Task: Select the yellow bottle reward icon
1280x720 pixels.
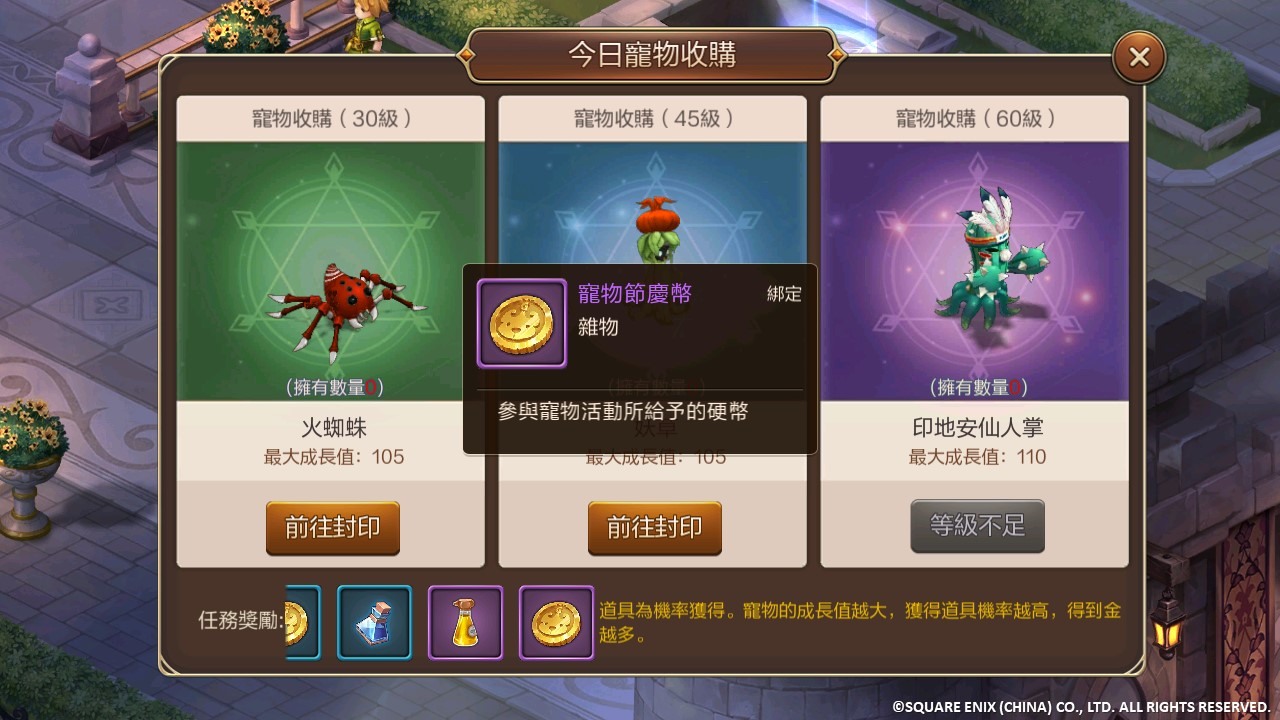Action: click(x=465, y=620)
